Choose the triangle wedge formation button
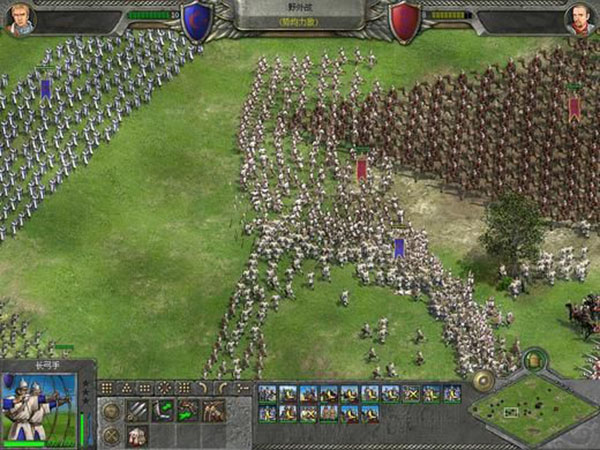Image resolution: width=600 pixels, height=450 pixels. tap(126, 388)
